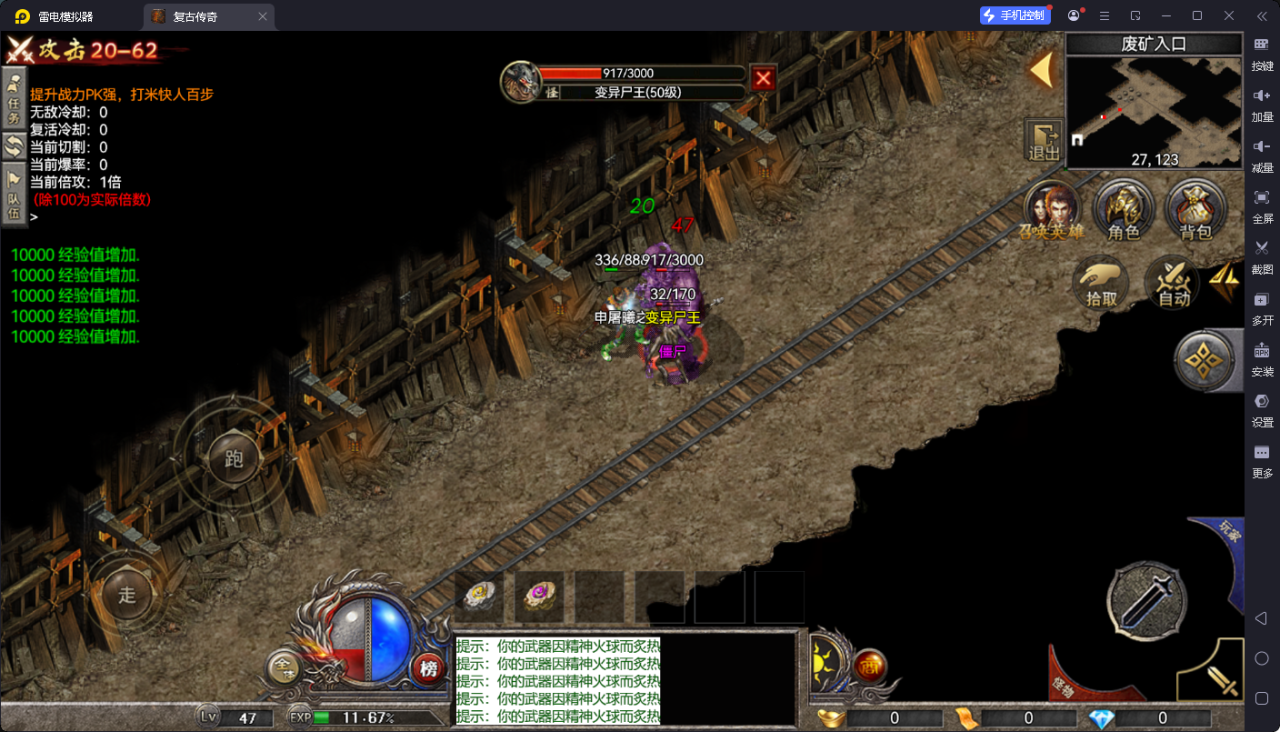Open the 榜 ranking button
The height and width of the screenshot is (732, 1280).
point(429,668)
